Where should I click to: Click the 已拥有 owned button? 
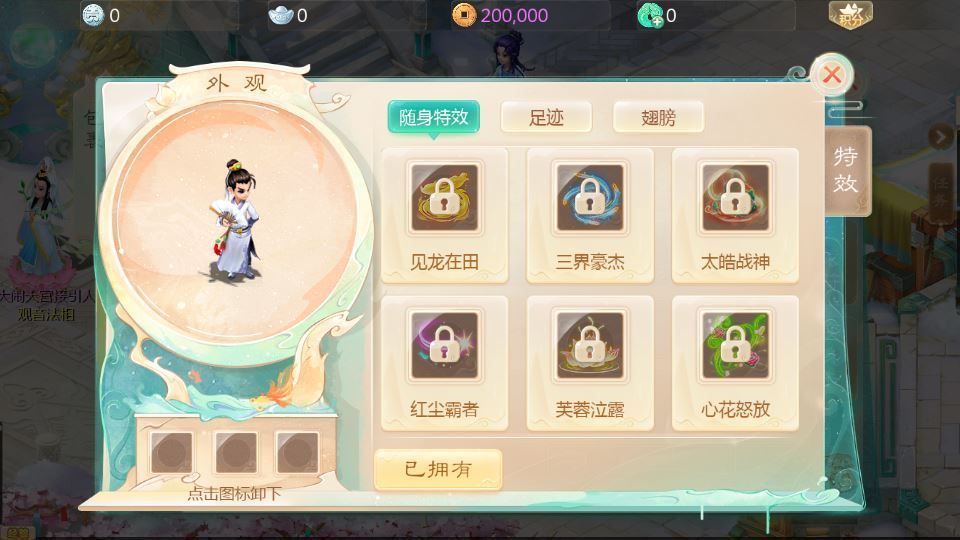point(438,469)
